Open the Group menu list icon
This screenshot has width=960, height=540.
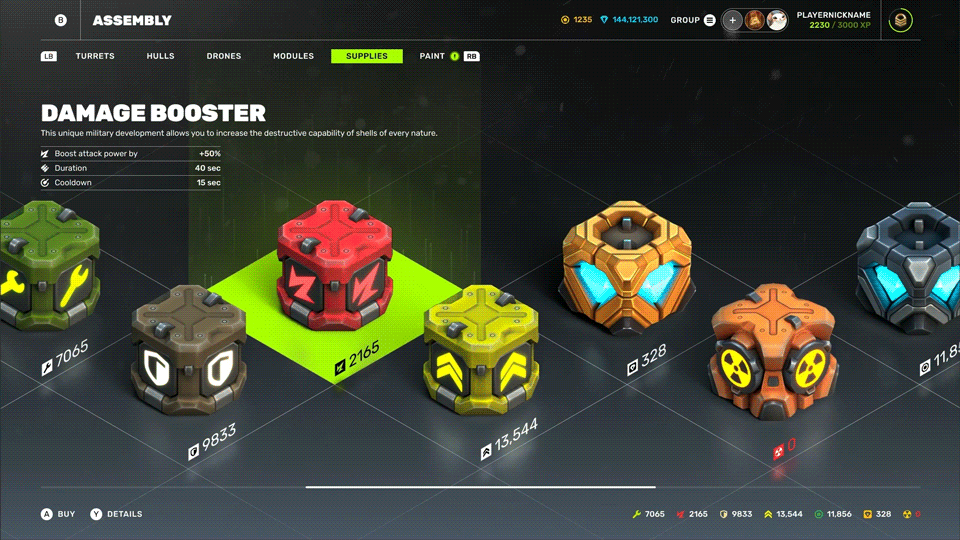[x=710, y=20]
